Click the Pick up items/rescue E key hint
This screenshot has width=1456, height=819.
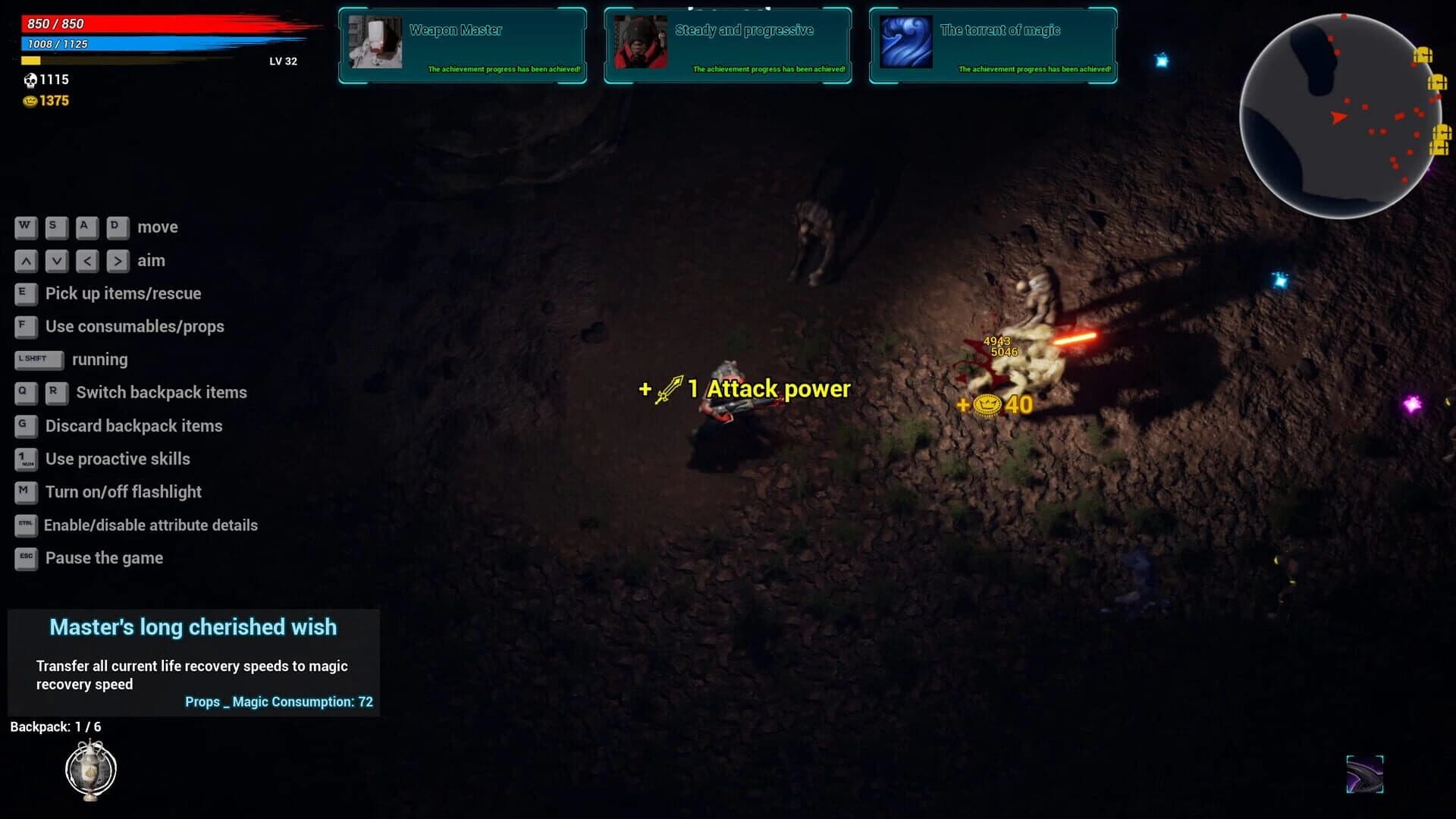[x=26, y=293]
